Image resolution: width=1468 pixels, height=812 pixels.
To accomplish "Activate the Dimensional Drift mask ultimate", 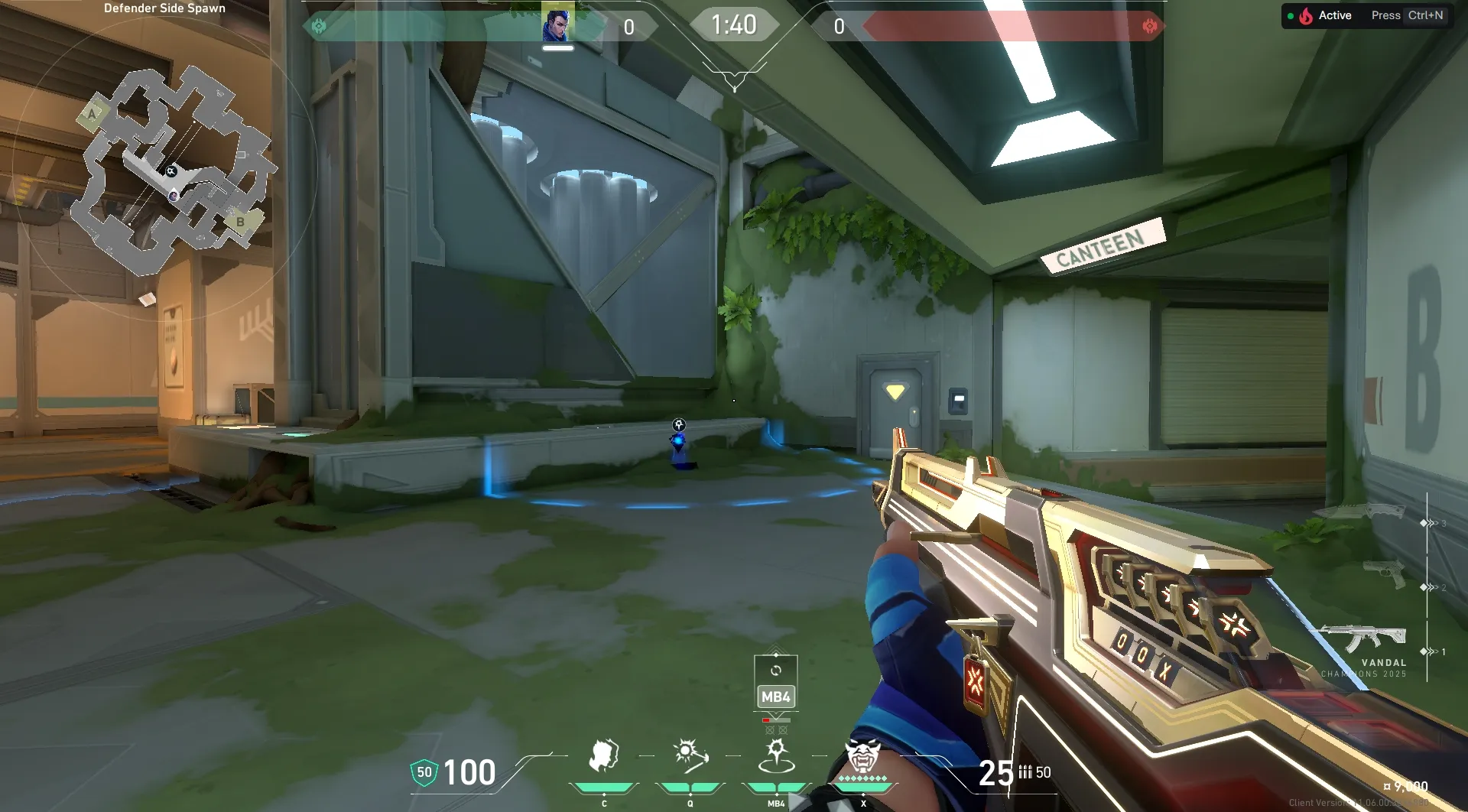I will (x=863, y=756).
